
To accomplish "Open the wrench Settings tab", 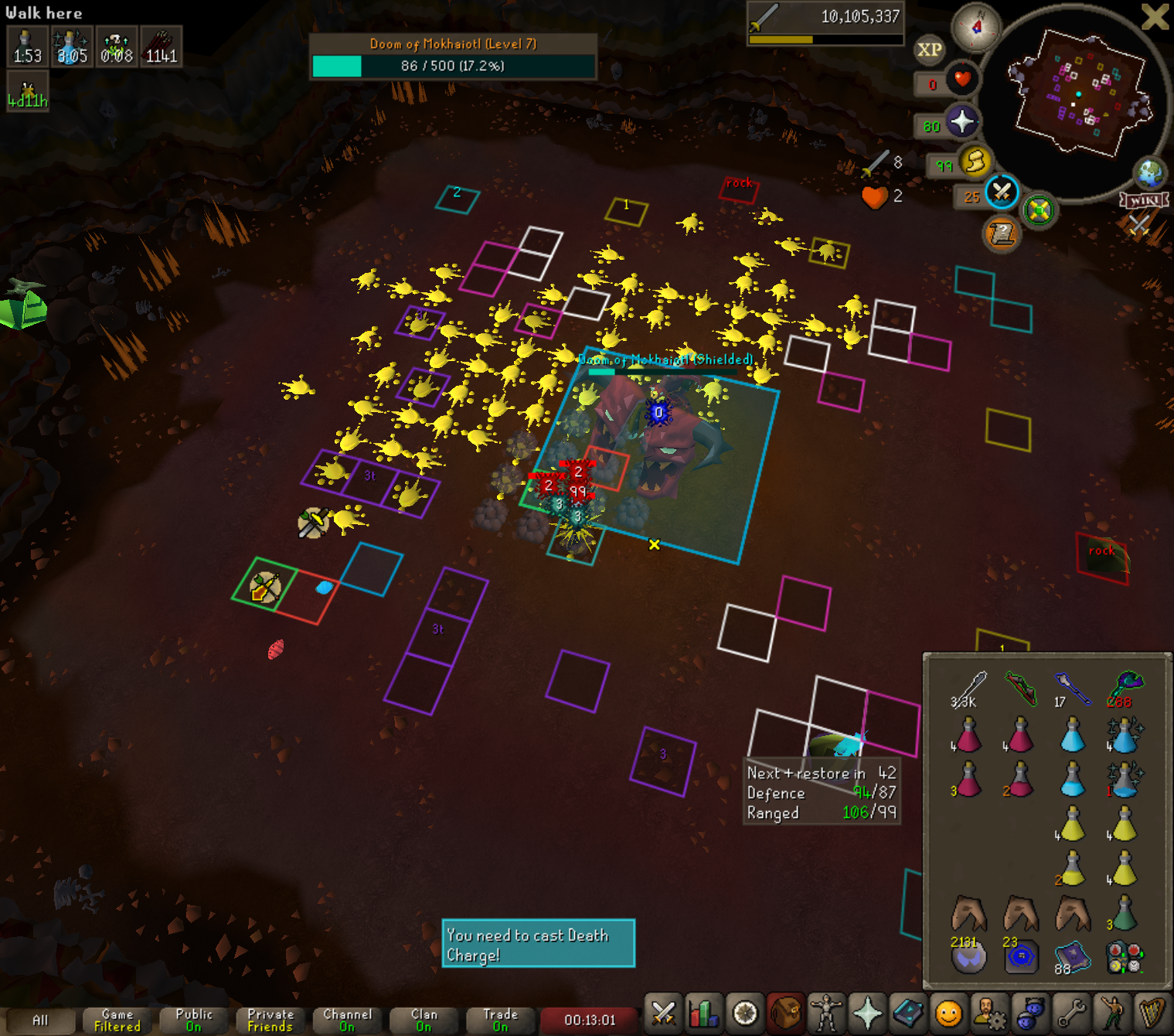I will coord(1072,1013).
